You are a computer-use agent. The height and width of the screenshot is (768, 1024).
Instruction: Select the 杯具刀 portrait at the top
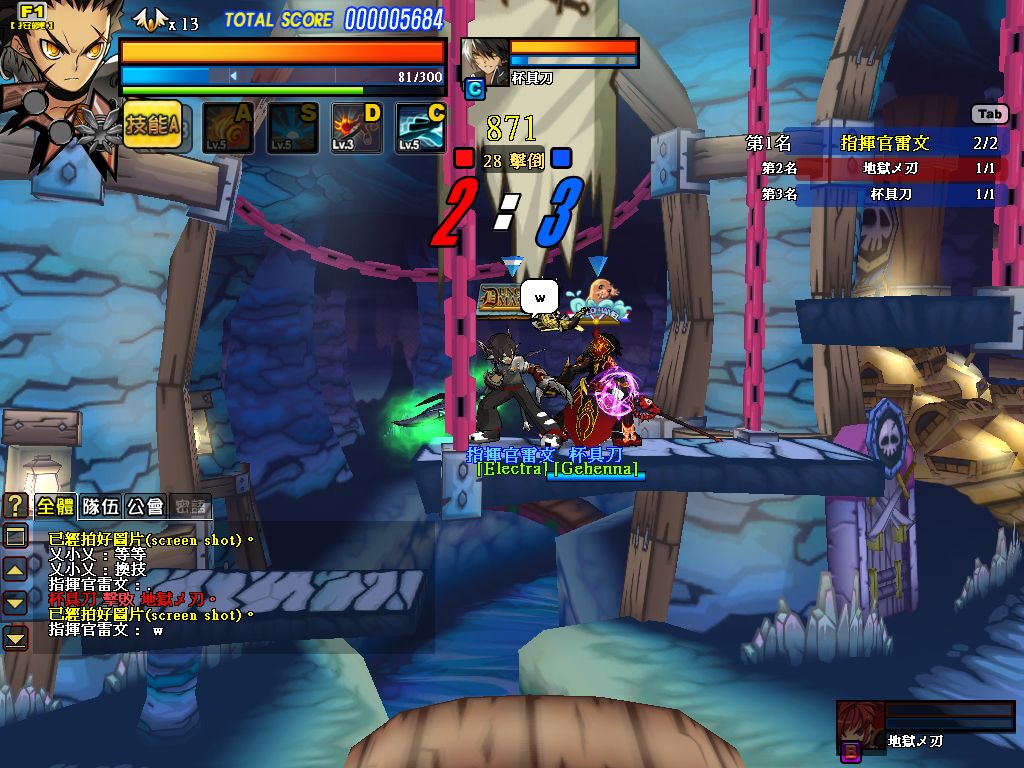tap(484, 60)
